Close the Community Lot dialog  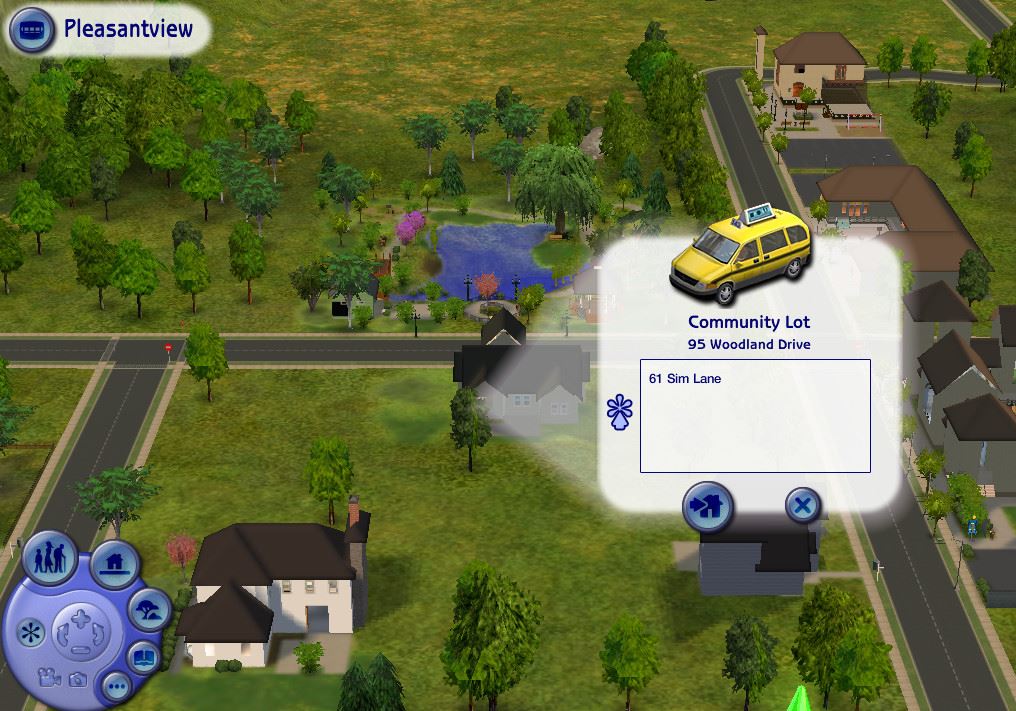801,506
